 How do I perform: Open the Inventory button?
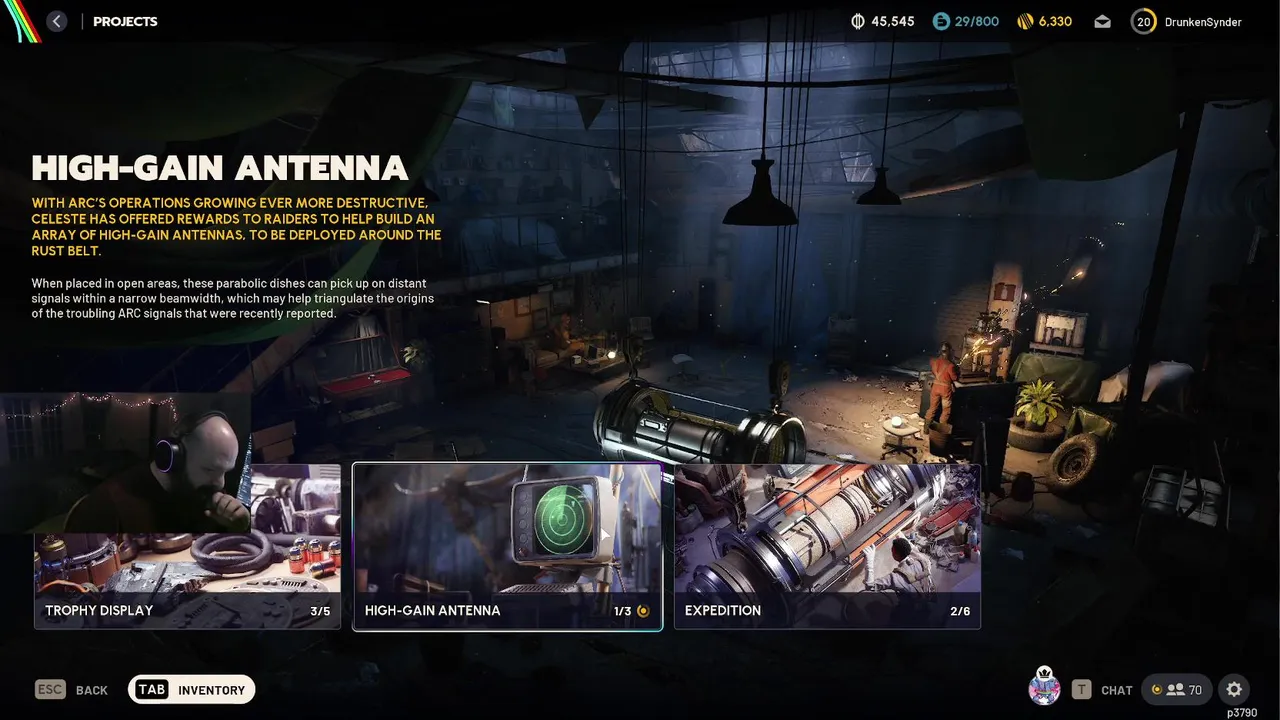(192, 690)
